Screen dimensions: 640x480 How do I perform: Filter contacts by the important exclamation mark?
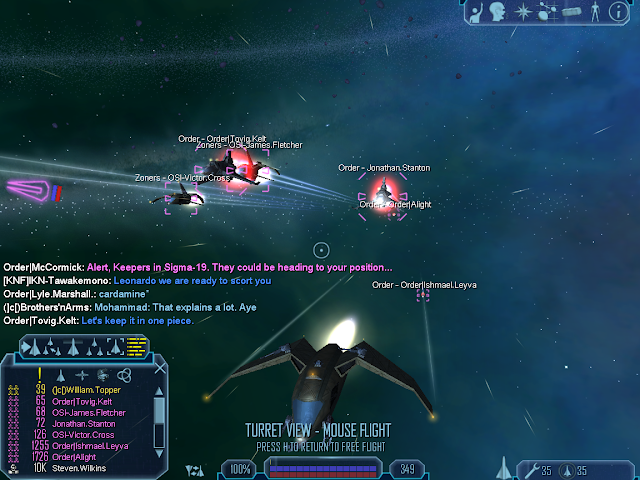[x=40, y=373]
